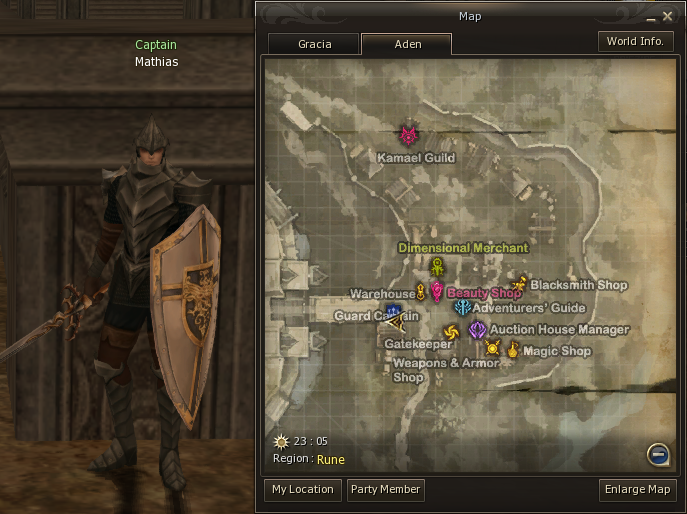Image resolution: width=687 pixels, height=514 pixels.
Task: Click the Kamael Guild map marker
Action: 409,135
